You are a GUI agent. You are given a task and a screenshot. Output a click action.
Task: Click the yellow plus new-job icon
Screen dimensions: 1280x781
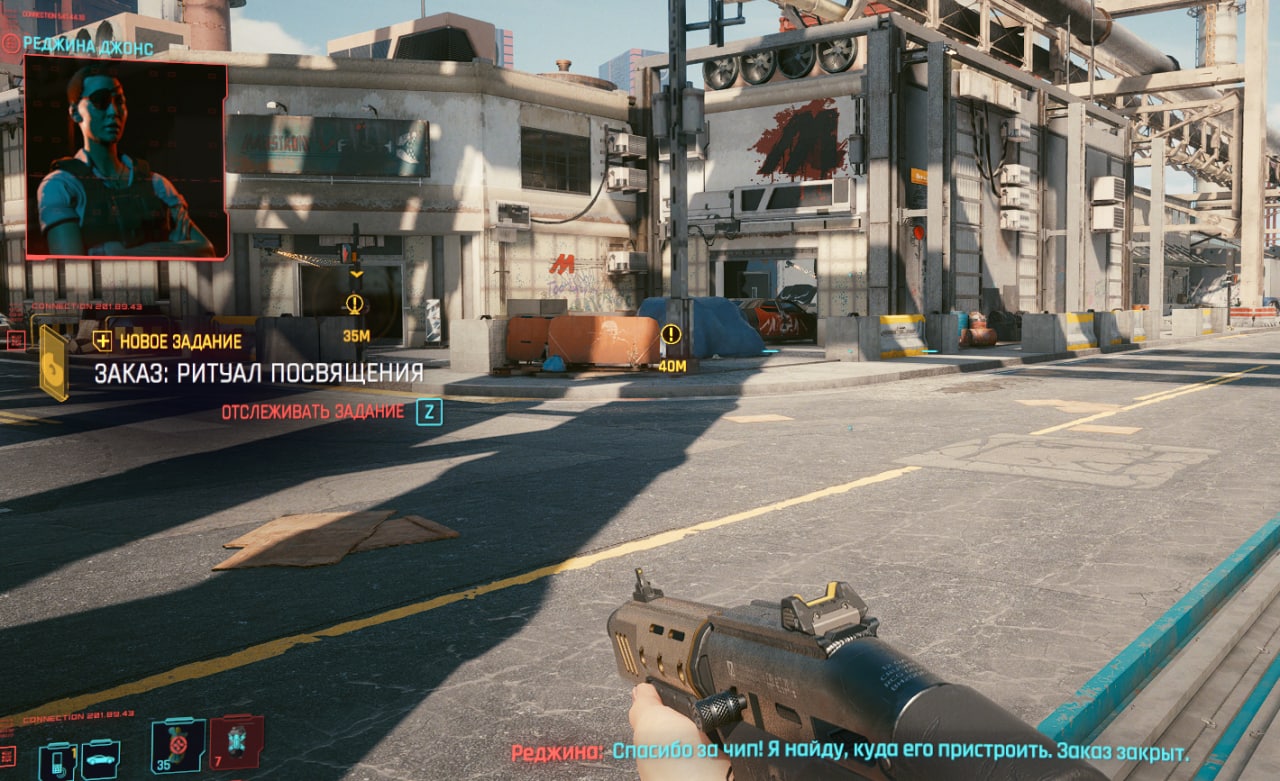[102, 341]
